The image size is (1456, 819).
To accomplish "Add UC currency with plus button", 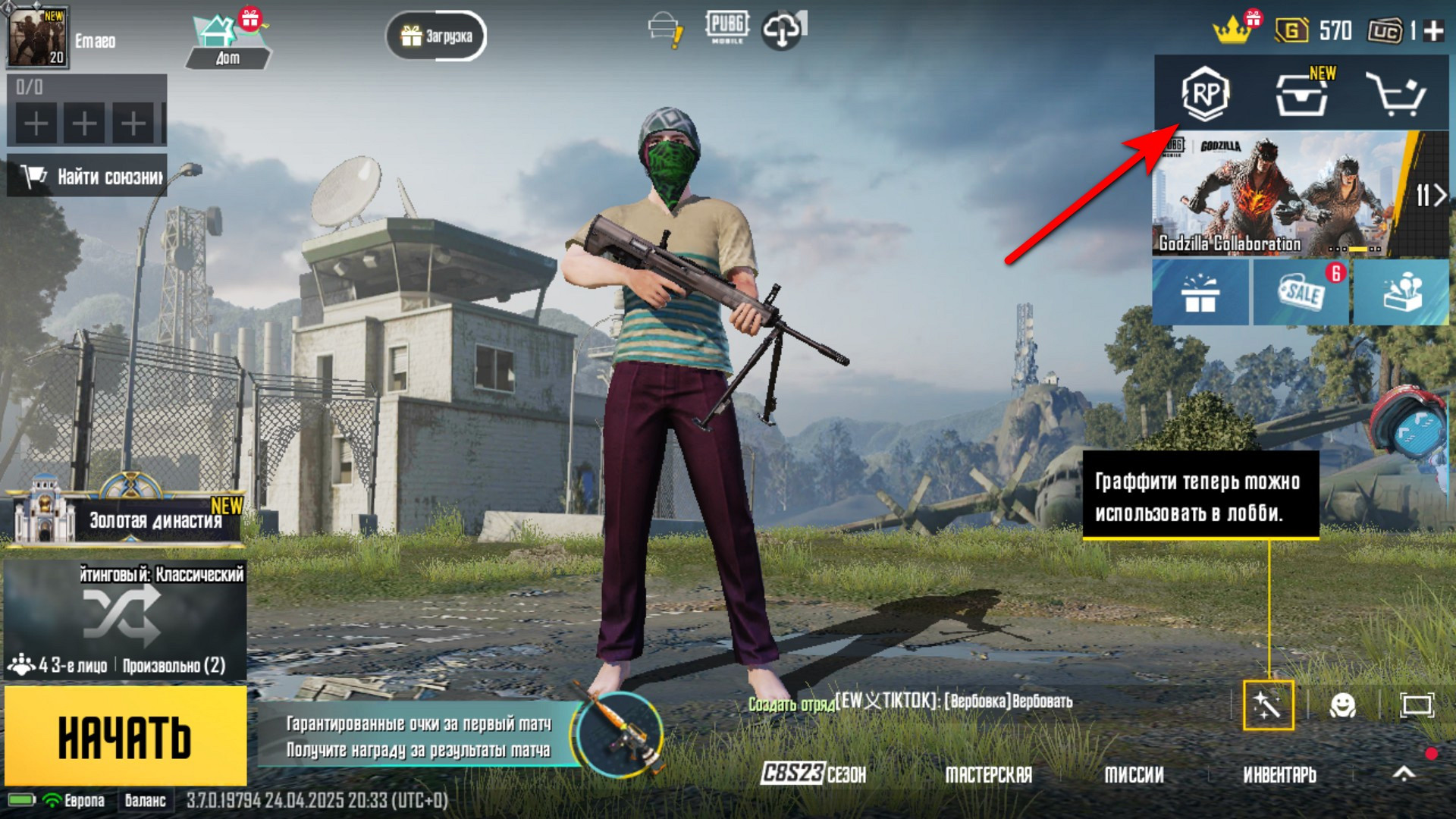I will (1433, 31).
